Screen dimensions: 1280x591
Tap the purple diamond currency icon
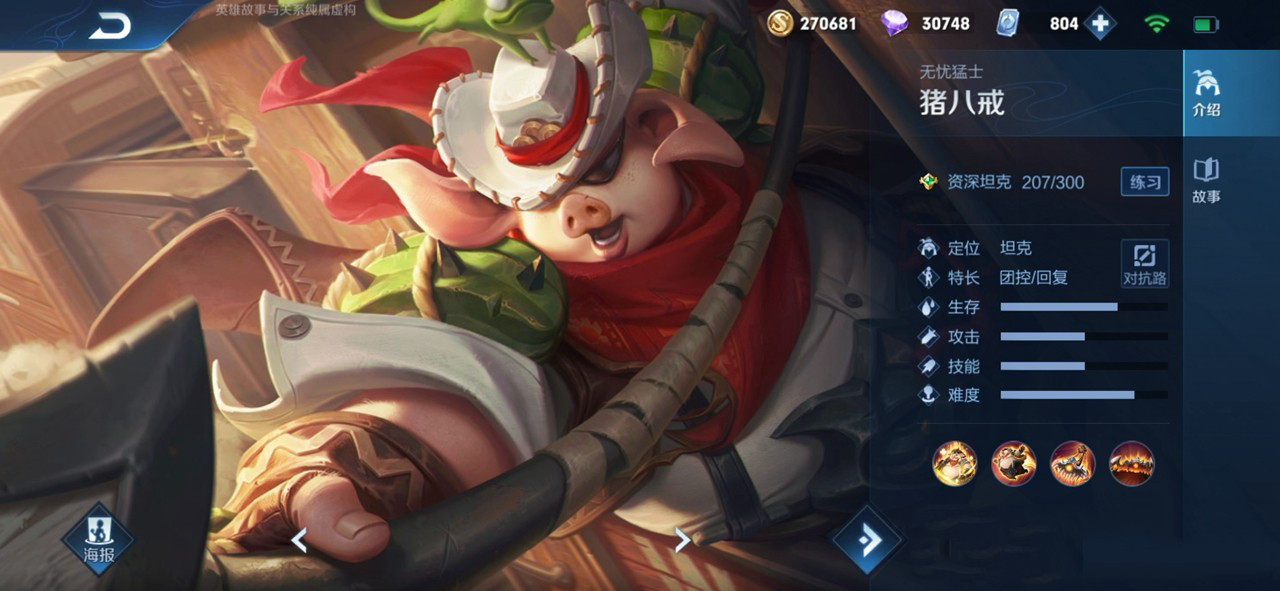[x=894, y=23]
